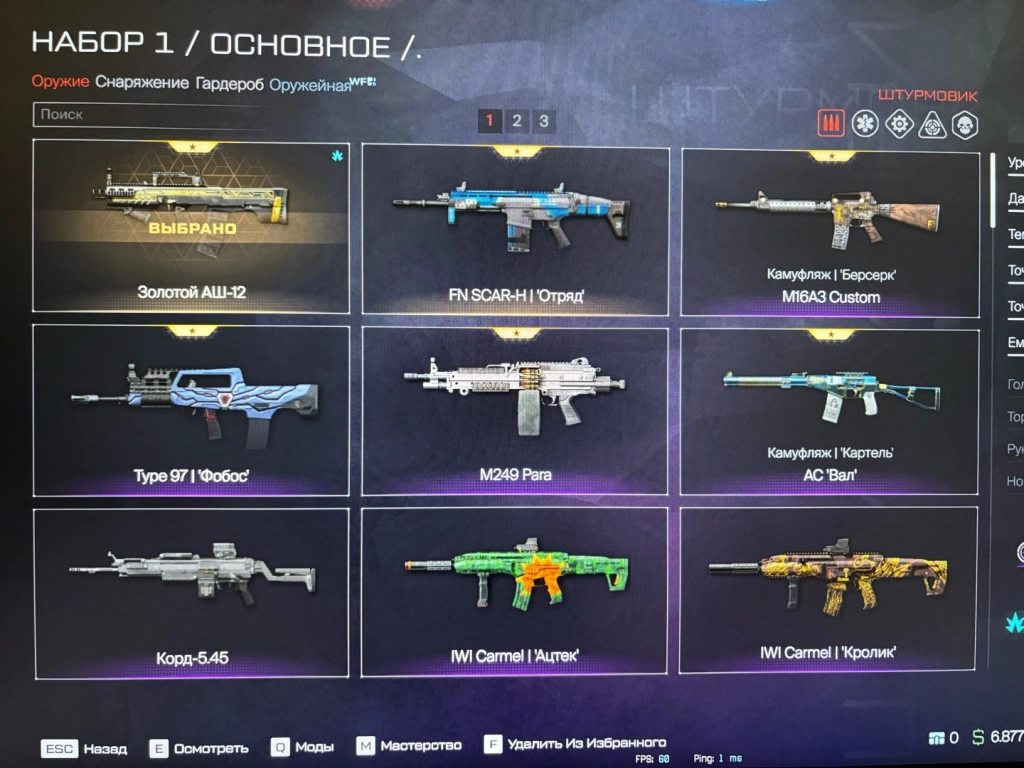Switch to weapon page 2
Viewport: 1024px width, 768px height.
516,122
